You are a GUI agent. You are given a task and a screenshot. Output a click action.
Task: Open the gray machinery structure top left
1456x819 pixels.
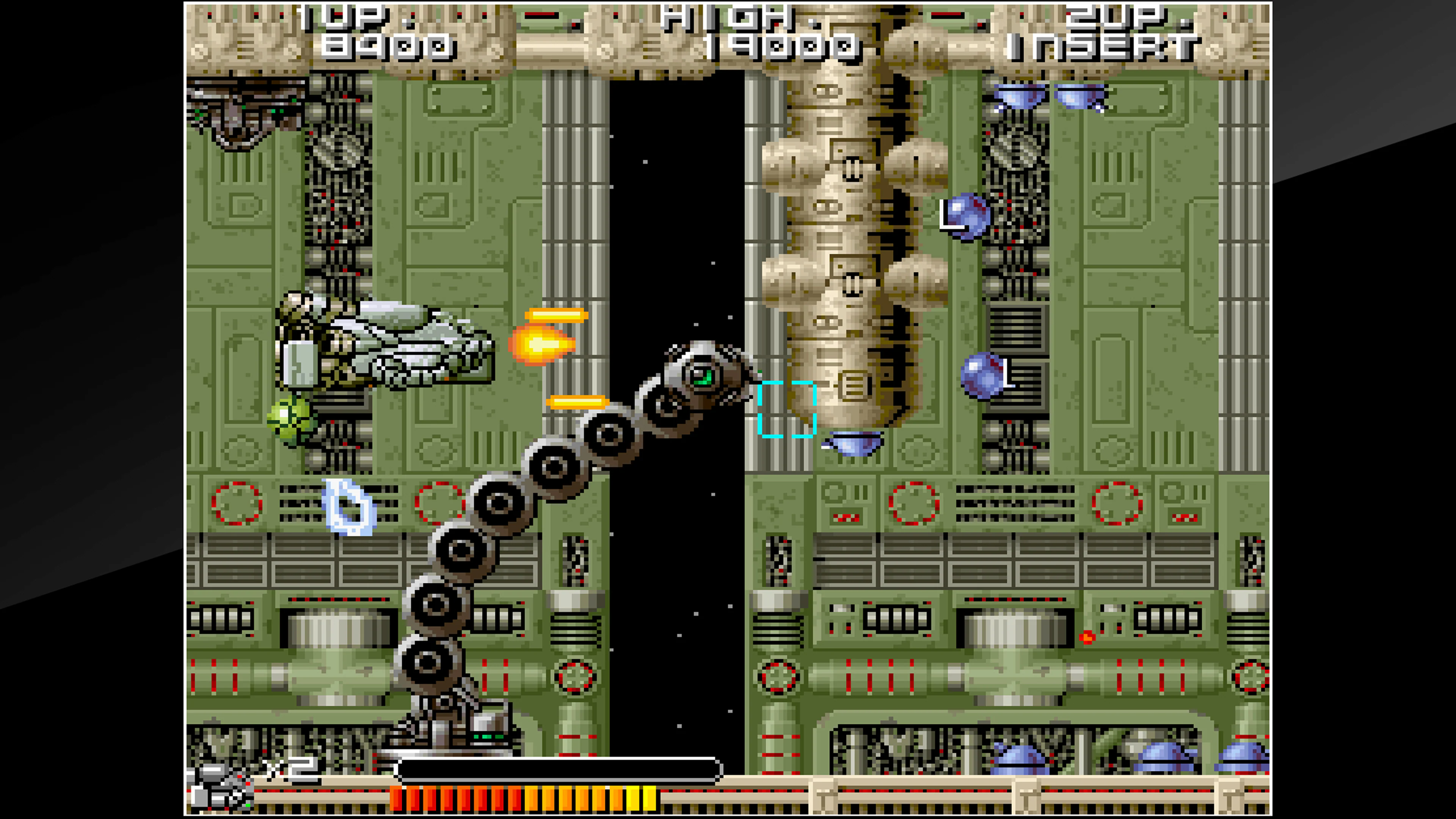[x=243, y=113]
